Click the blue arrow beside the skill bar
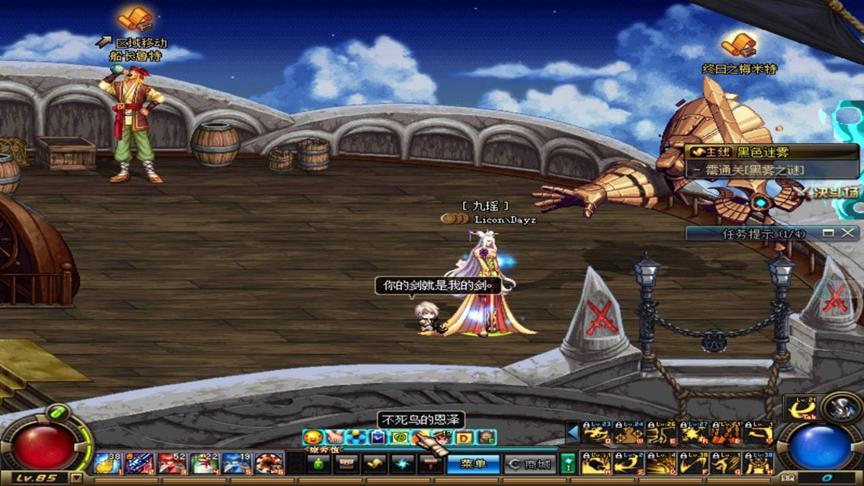864x486 pixels. point(573,433)
